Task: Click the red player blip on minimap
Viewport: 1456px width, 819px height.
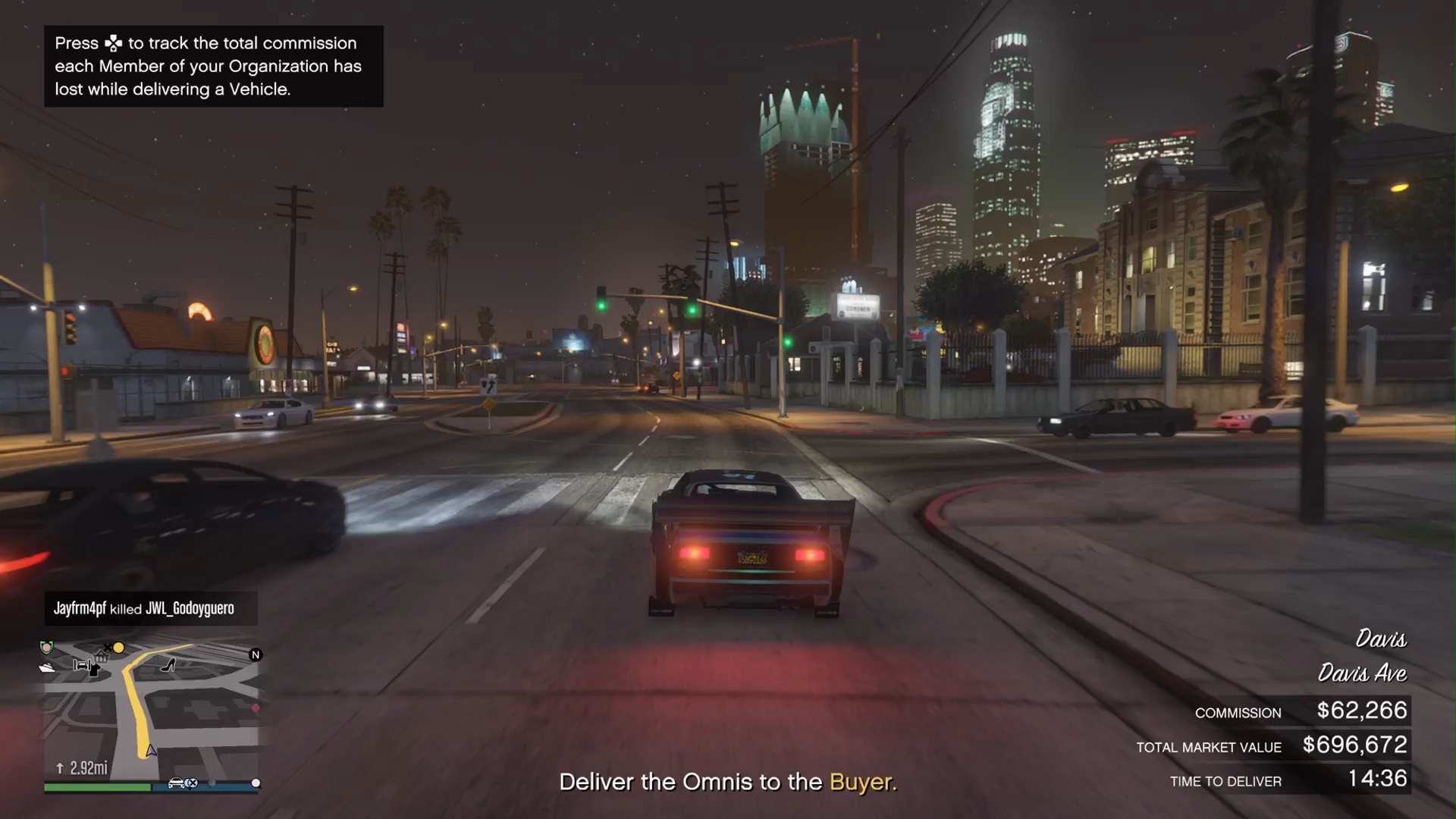Action: [x=256, y=708]
